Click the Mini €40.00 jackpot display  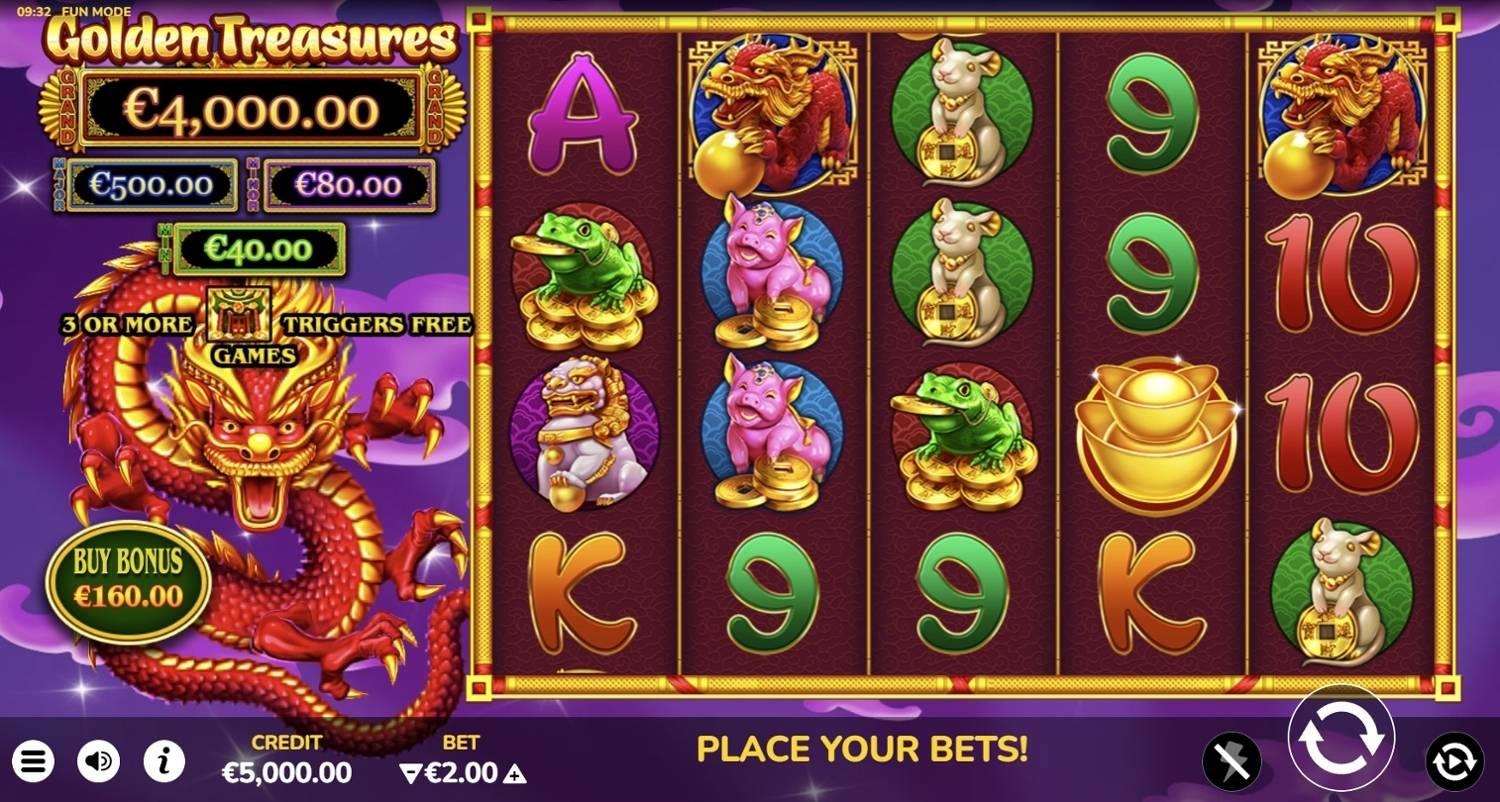(x=258, y=247)
